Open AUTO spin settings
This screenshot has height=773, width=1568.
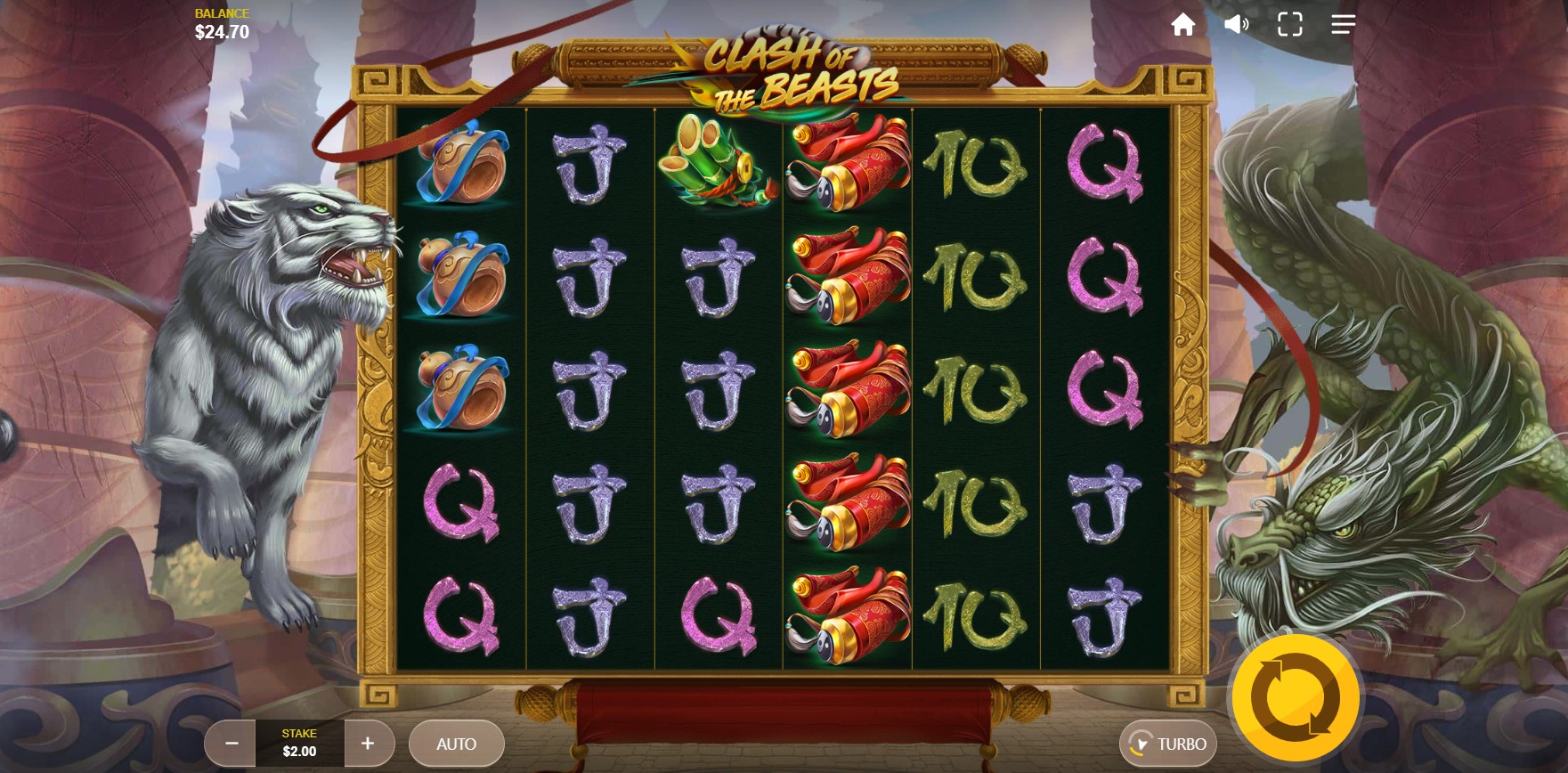coord(456,743)
